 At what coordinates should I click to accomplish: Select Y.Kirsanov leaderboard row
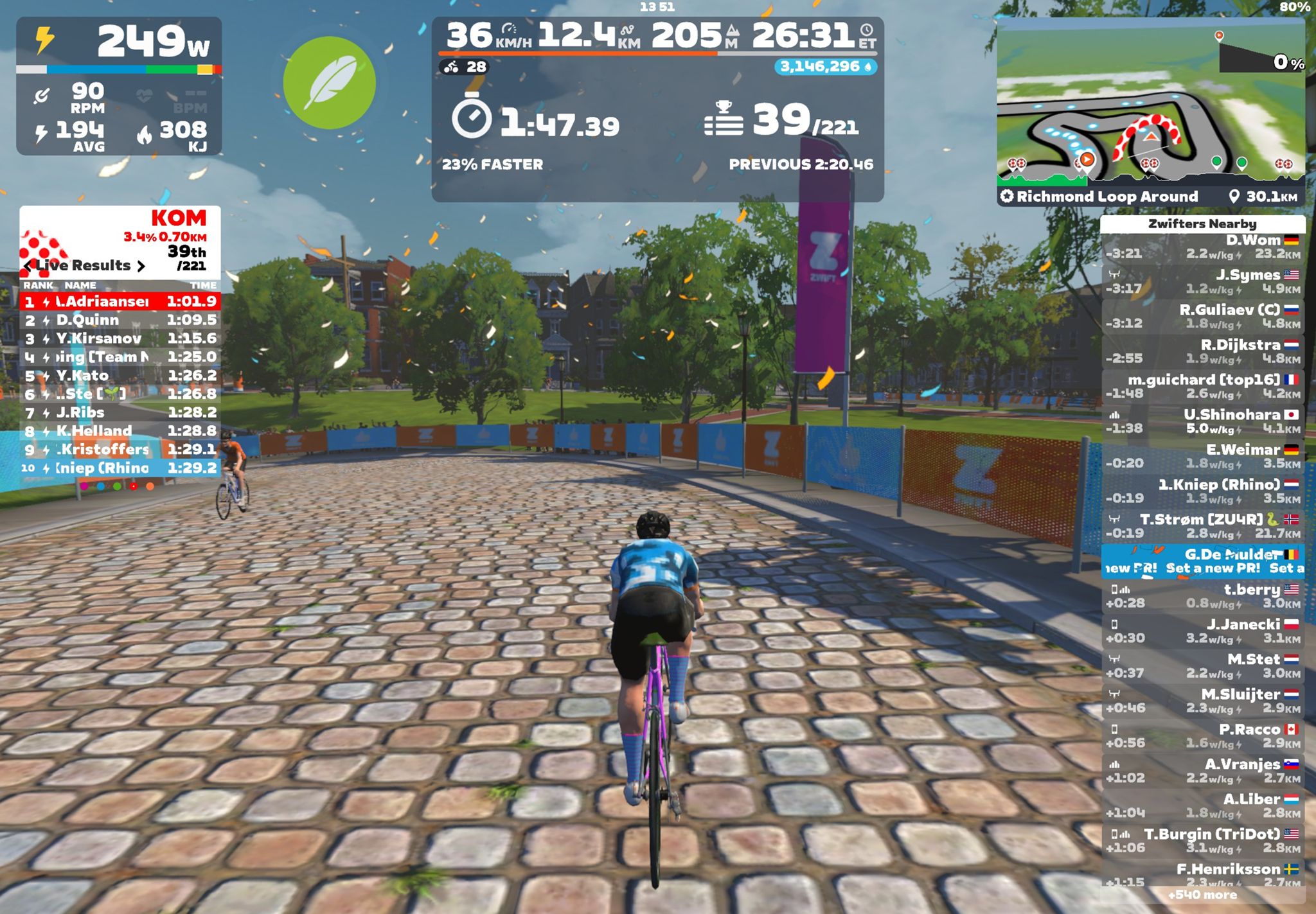[120, 338]
